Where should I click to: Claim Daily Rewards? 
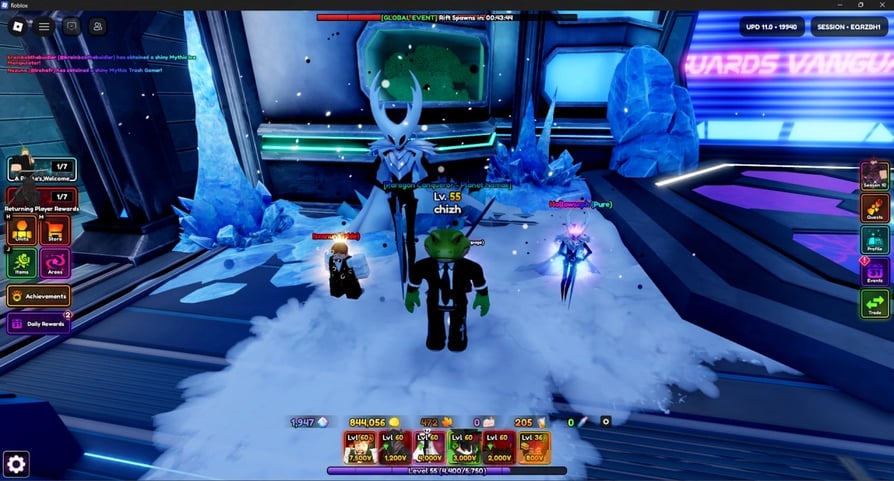coord(38,324)
